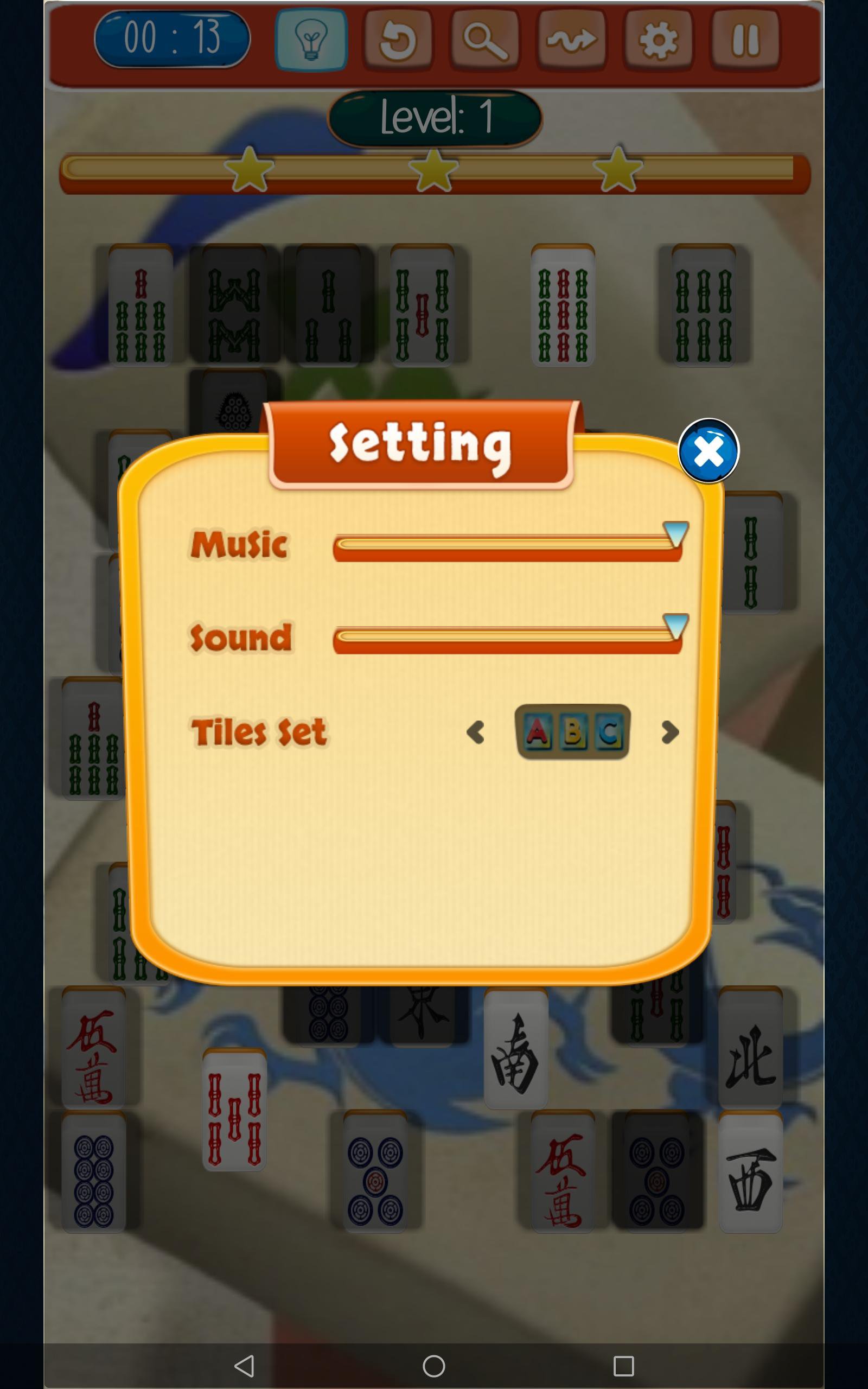
Task: Browse previous tiles set with left arrow
Action: 475,732
